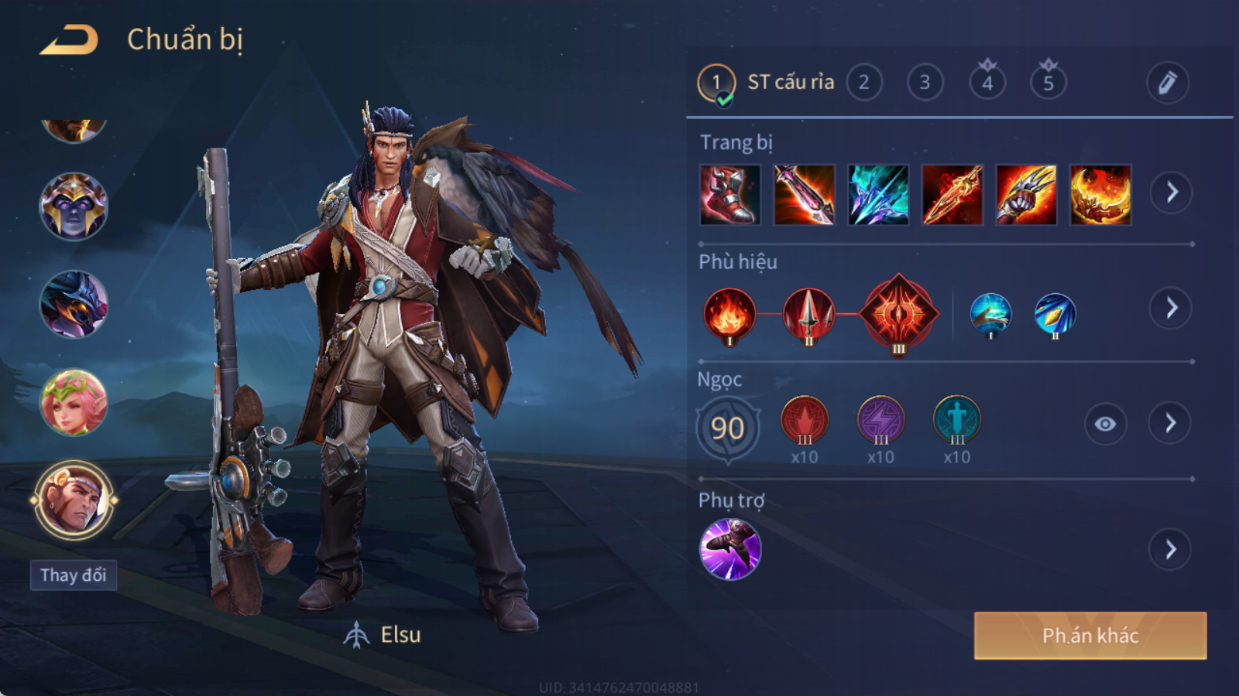1239x696 pixels.
Task: Select the red flame badge icon
Action: (x=729, y=314)
